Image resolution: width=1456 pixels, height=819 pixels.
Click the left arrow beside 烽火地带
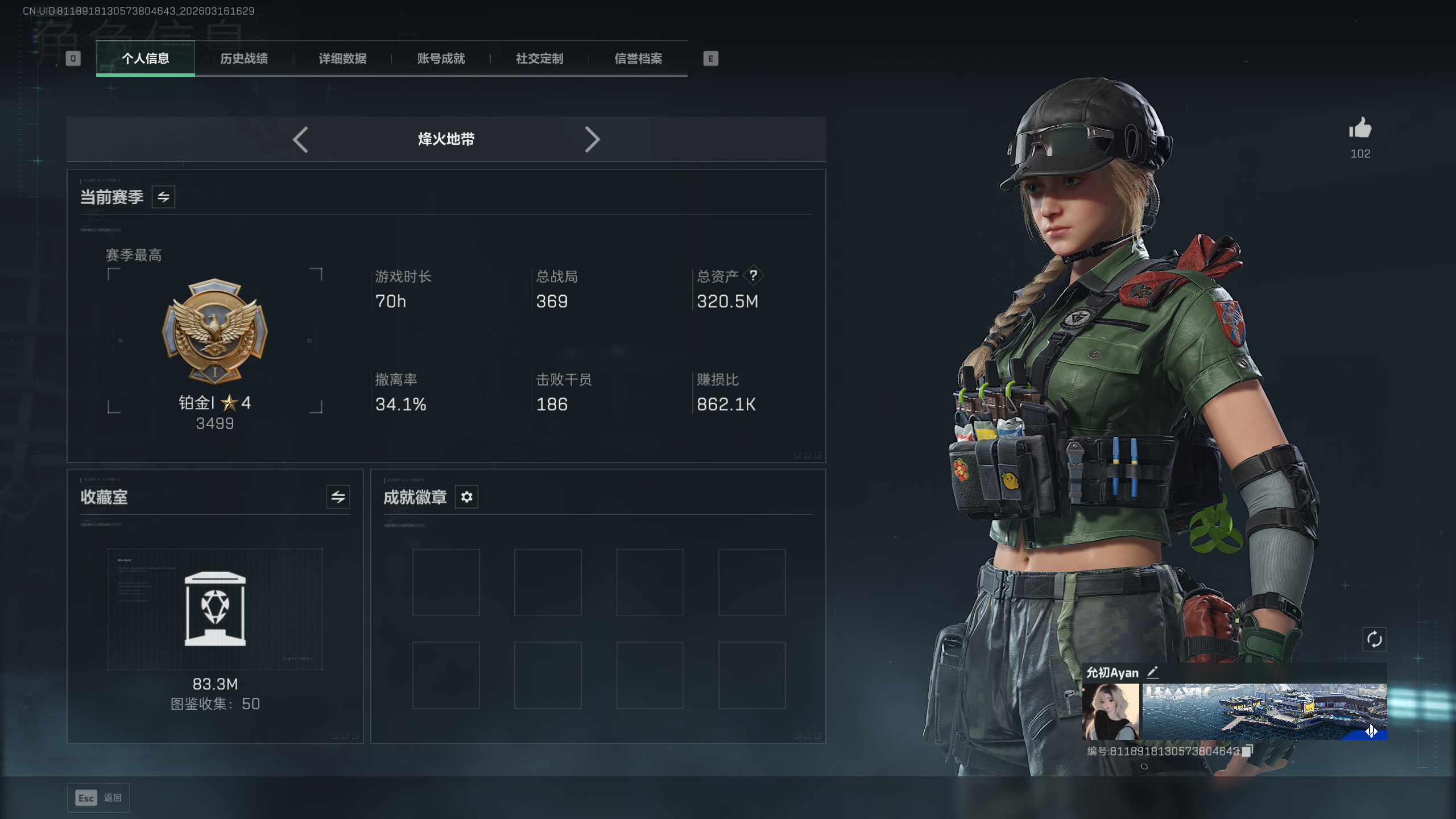coord(300,139)
